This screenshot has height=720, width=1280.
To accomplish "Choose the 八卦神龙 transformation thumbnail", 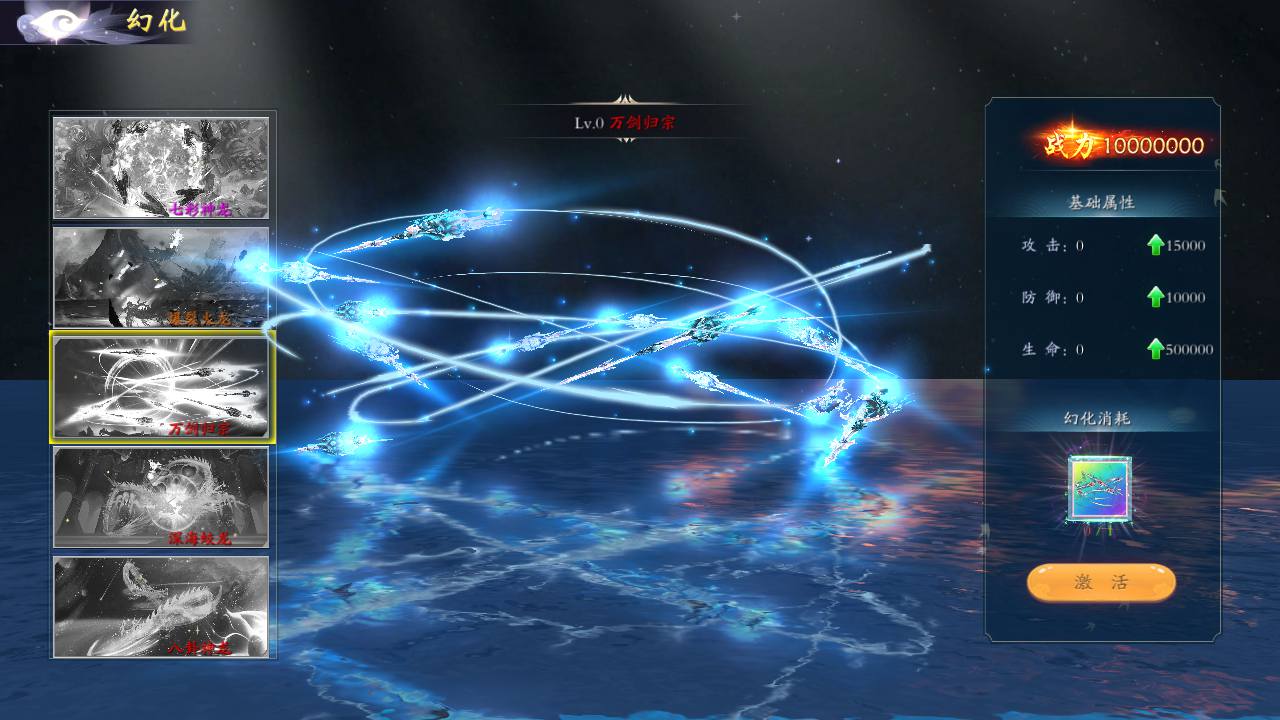I will 161,607.
